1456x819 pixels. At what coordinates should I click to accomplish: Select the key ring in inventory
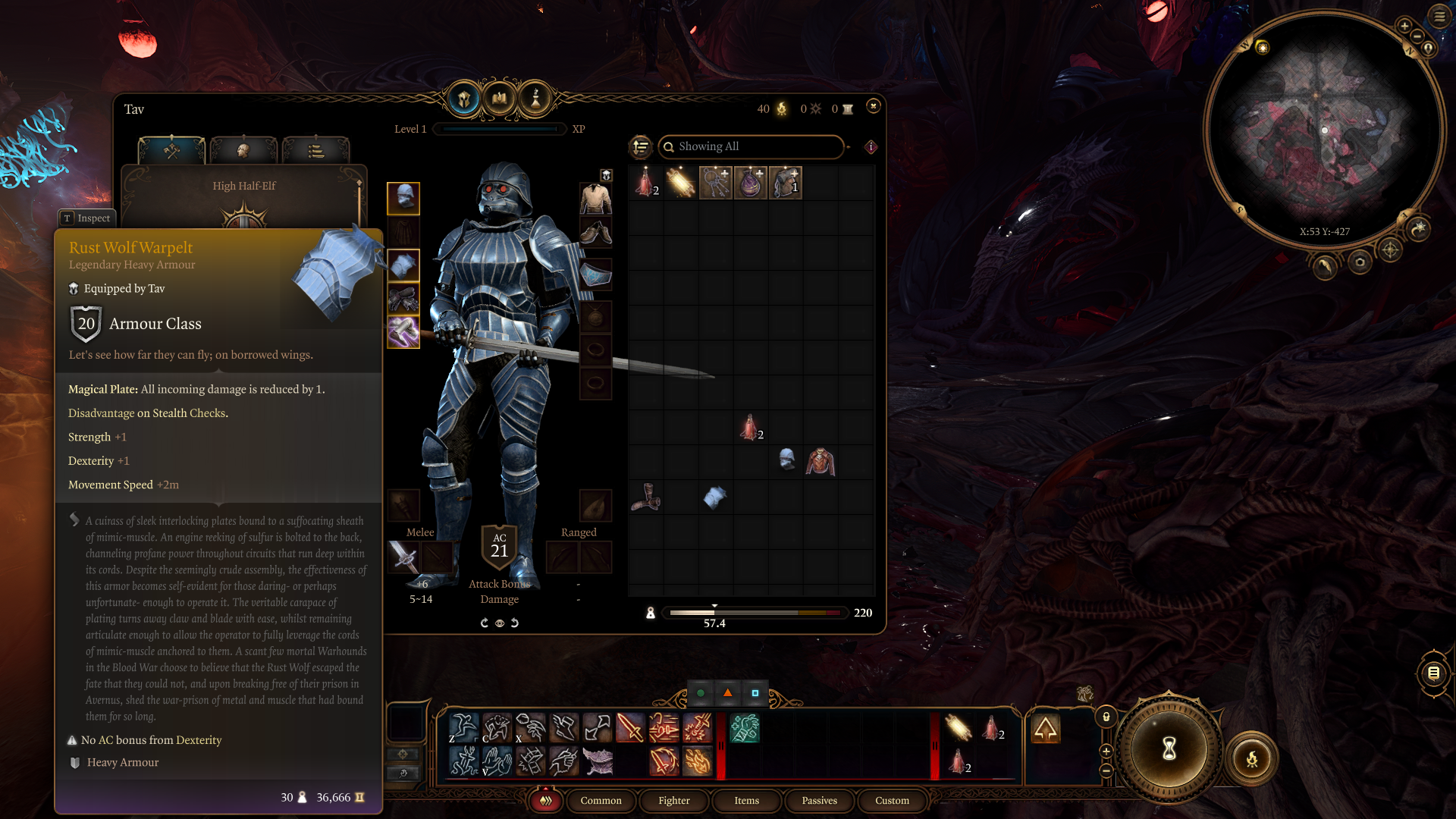tap(715, 183)
